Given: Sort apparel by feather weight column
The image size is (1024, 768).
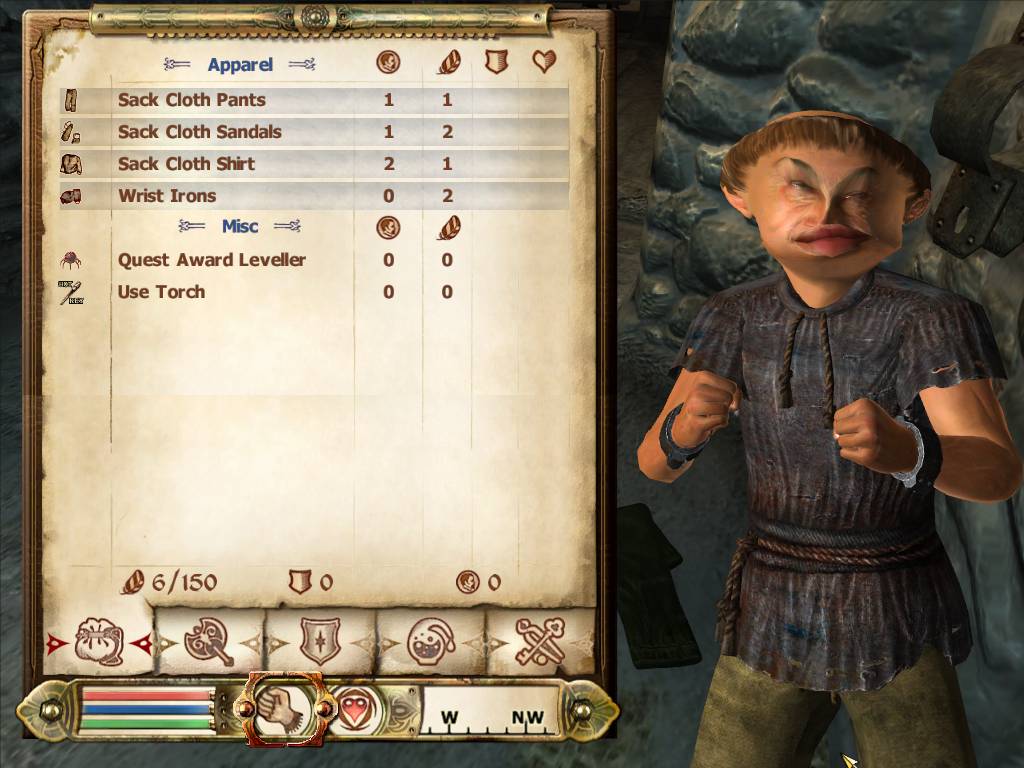Looking at the screenshot, I should [447, 63].
